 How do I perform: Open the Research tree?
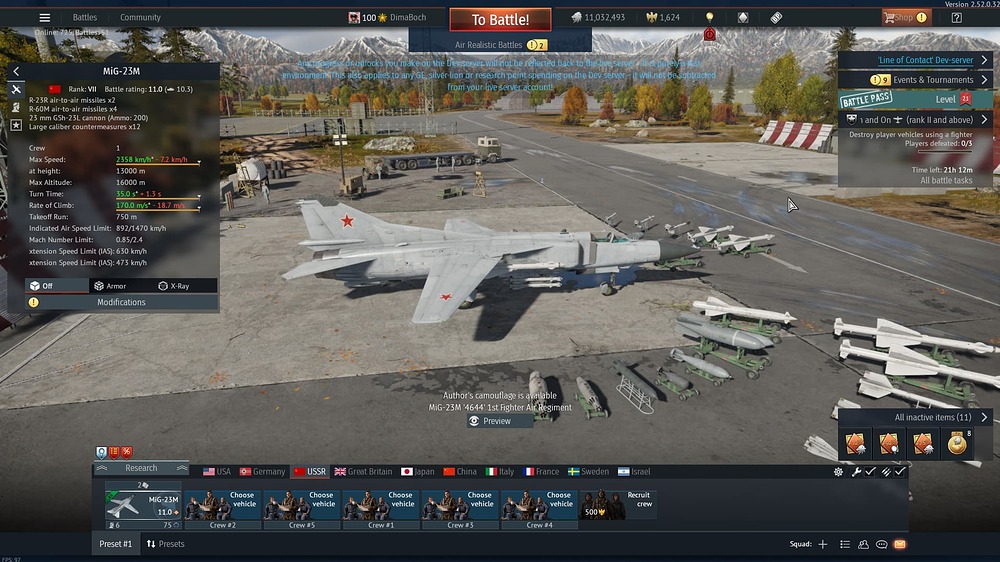click(141, 468)
